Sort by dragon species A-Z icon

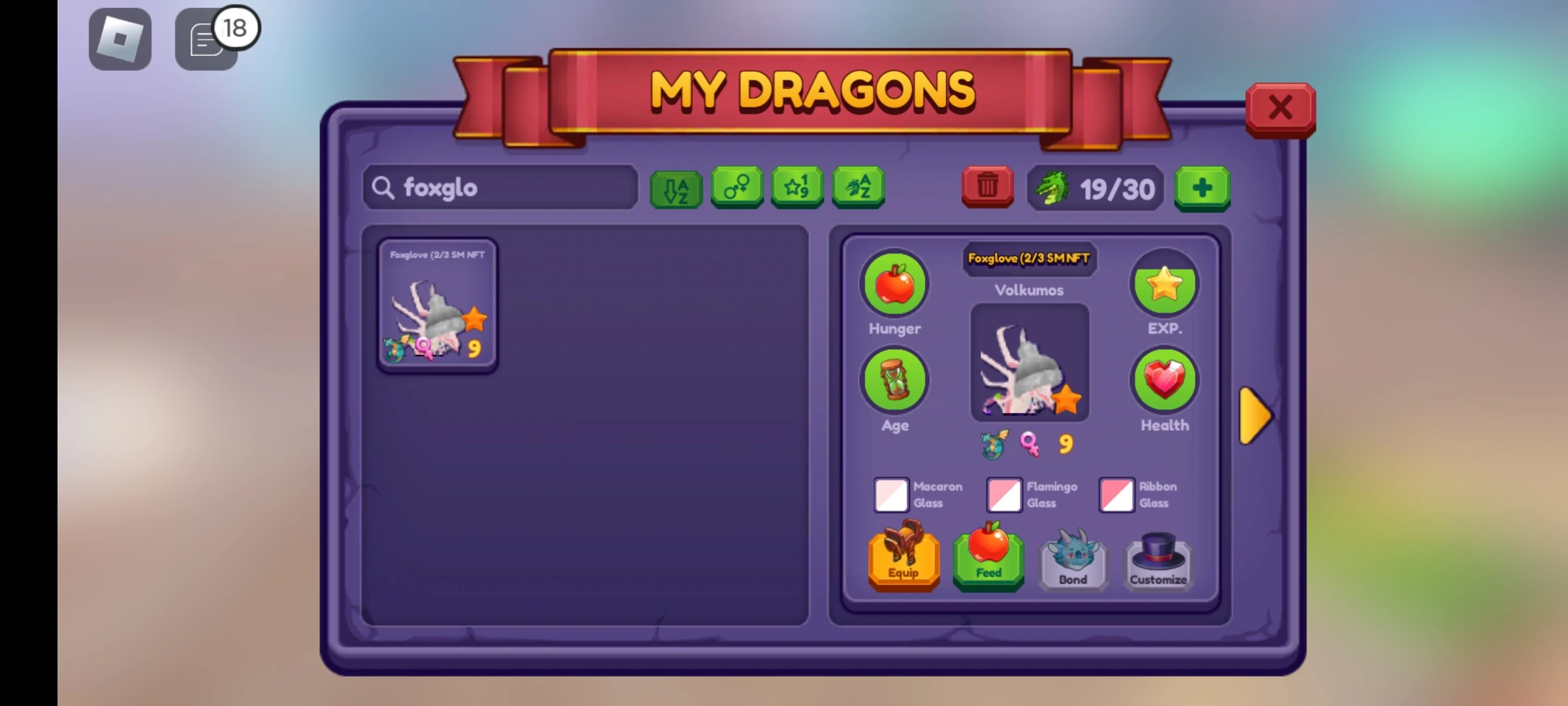(858, 188)
